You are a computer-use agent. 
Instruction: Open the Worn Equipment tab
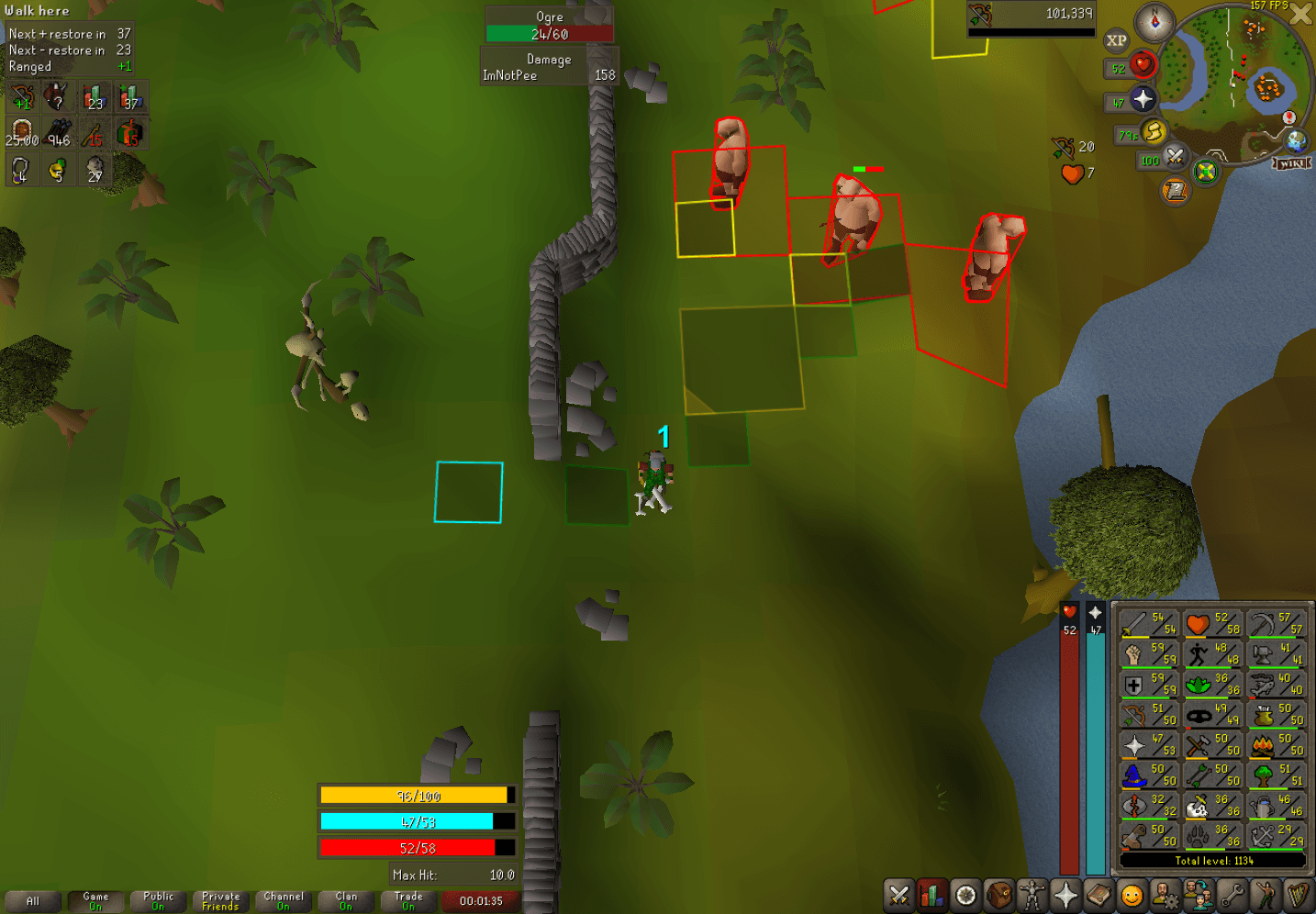(x=1032, y=893)
